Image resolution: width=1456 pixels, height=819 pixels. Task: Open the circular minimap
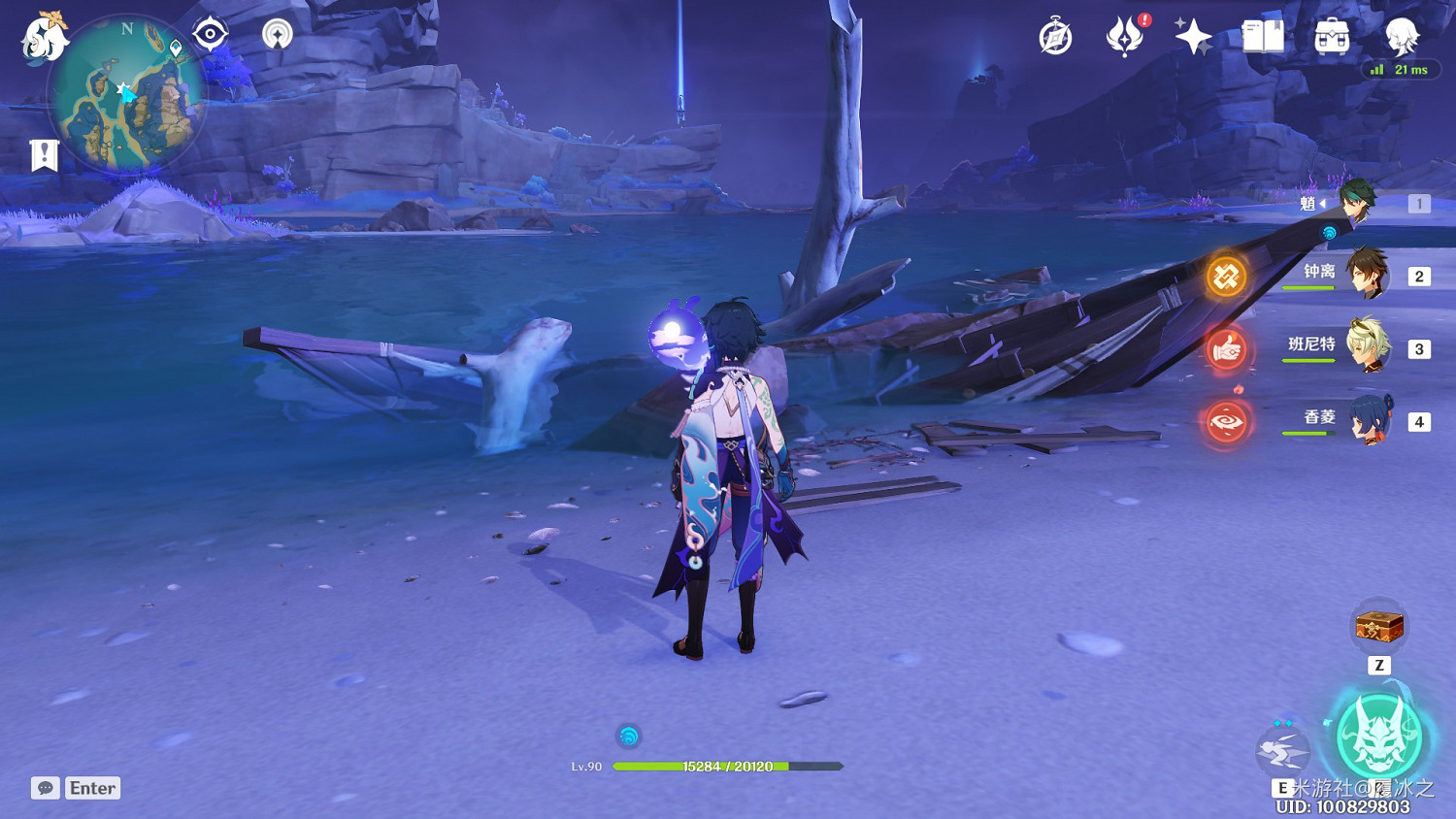126,95
